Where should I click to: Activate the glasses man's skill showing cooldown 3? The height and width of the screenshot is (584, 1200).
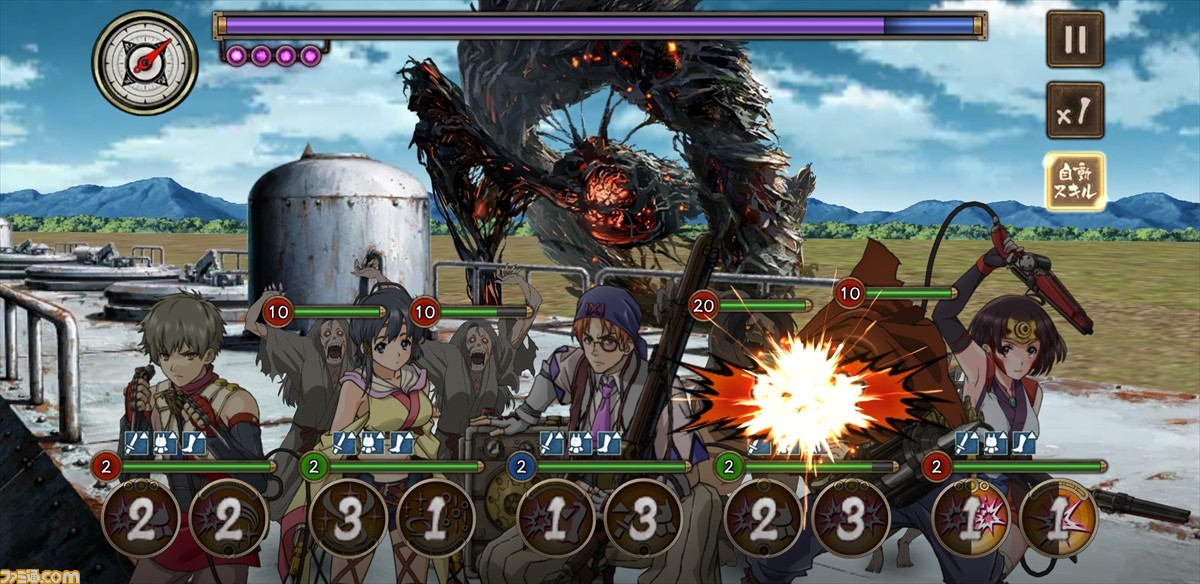click(x=643, y=518)
